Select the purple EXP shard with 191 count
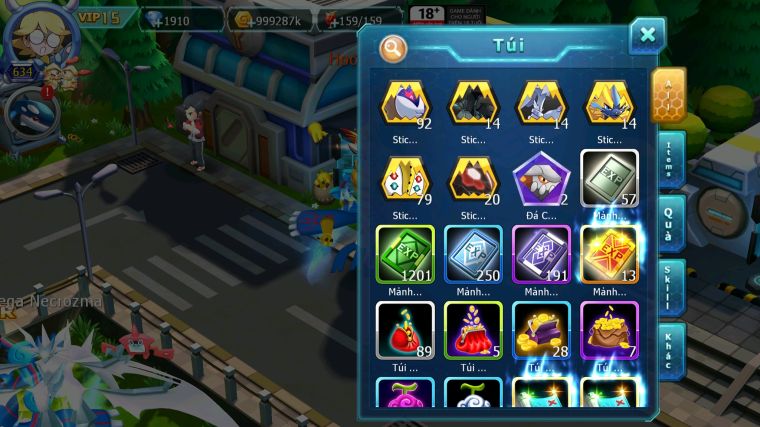 (541, 253)
